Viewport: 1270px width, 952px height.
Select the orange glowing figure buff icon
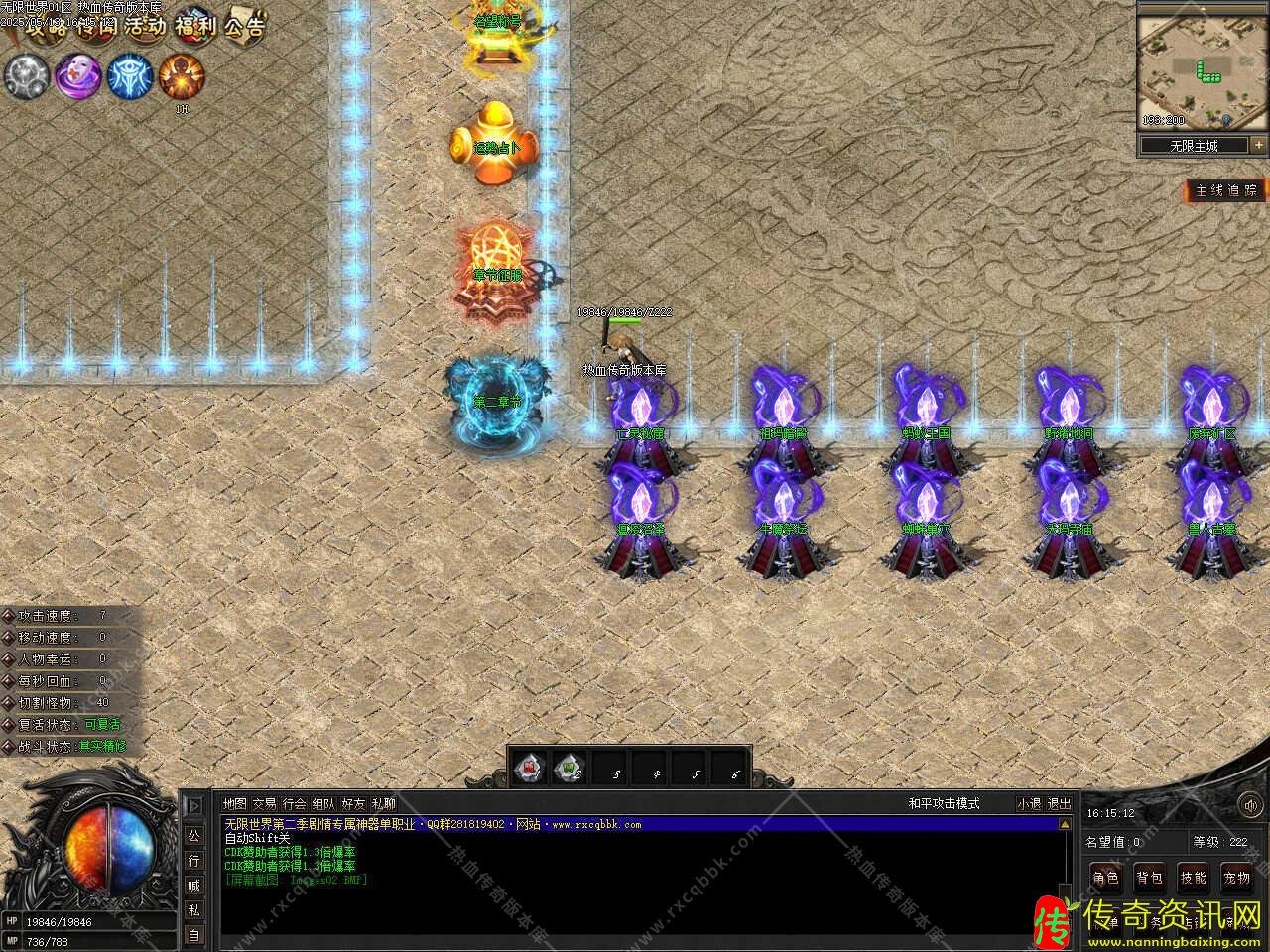(x=182, y=76)
